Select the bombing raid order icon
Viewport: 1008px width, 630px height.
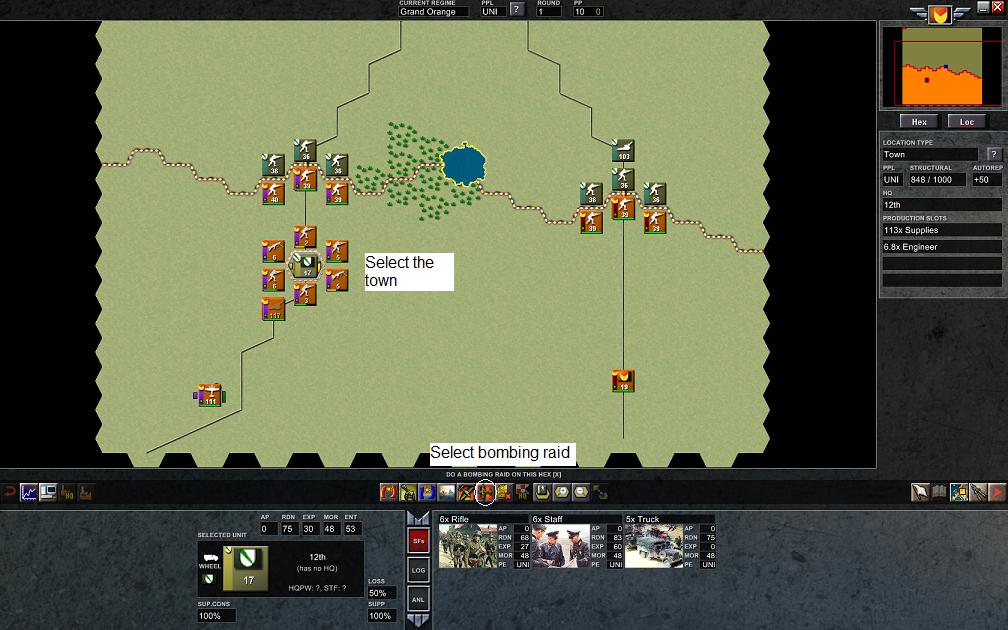(x=485, y=492)
